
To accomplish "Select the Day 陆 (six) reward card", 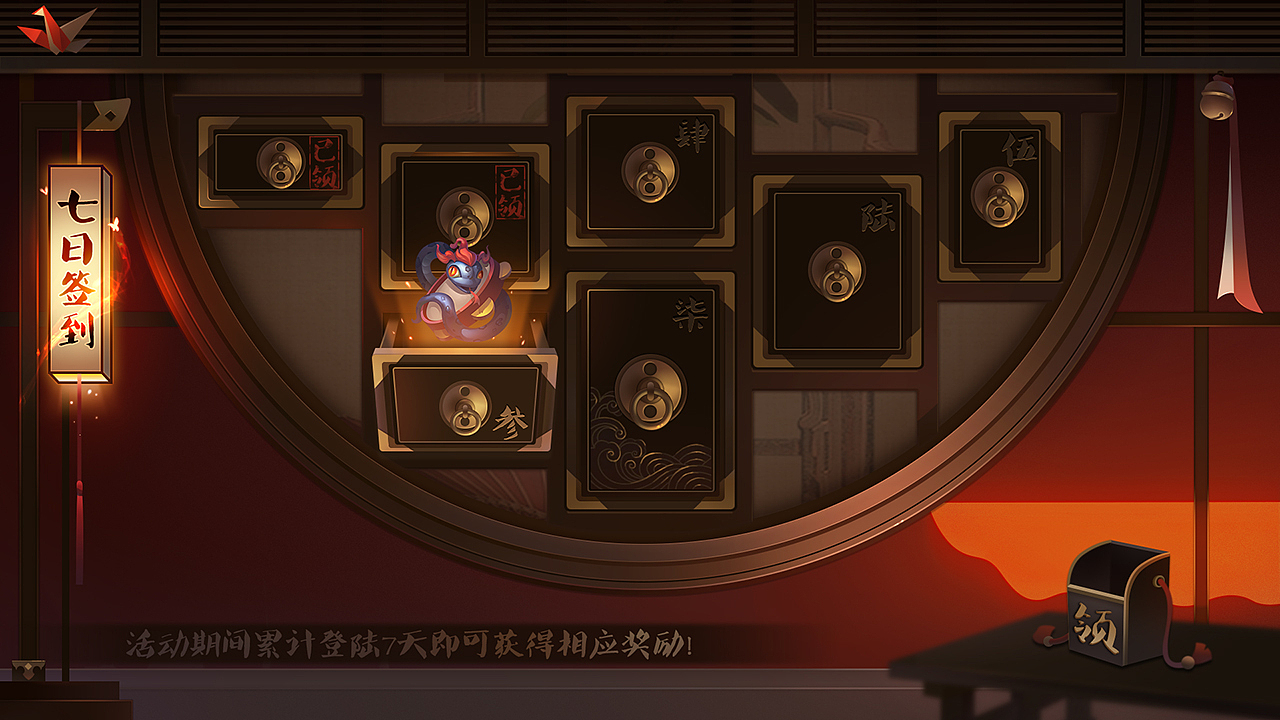I will (x=838, y=265).
